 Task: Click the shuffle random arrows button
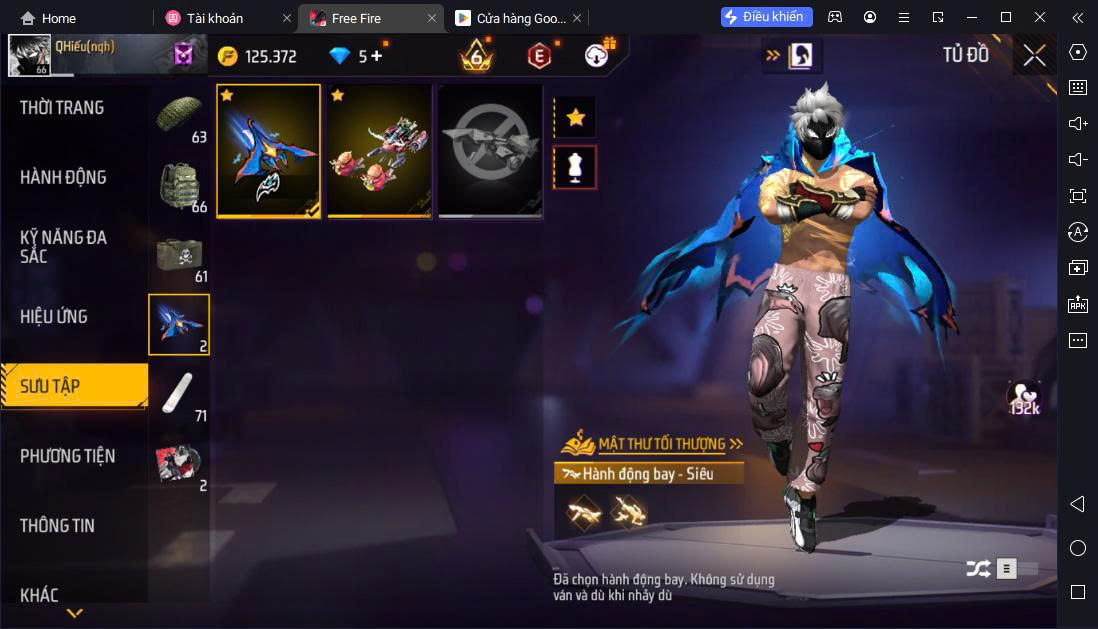click(978, 569)
